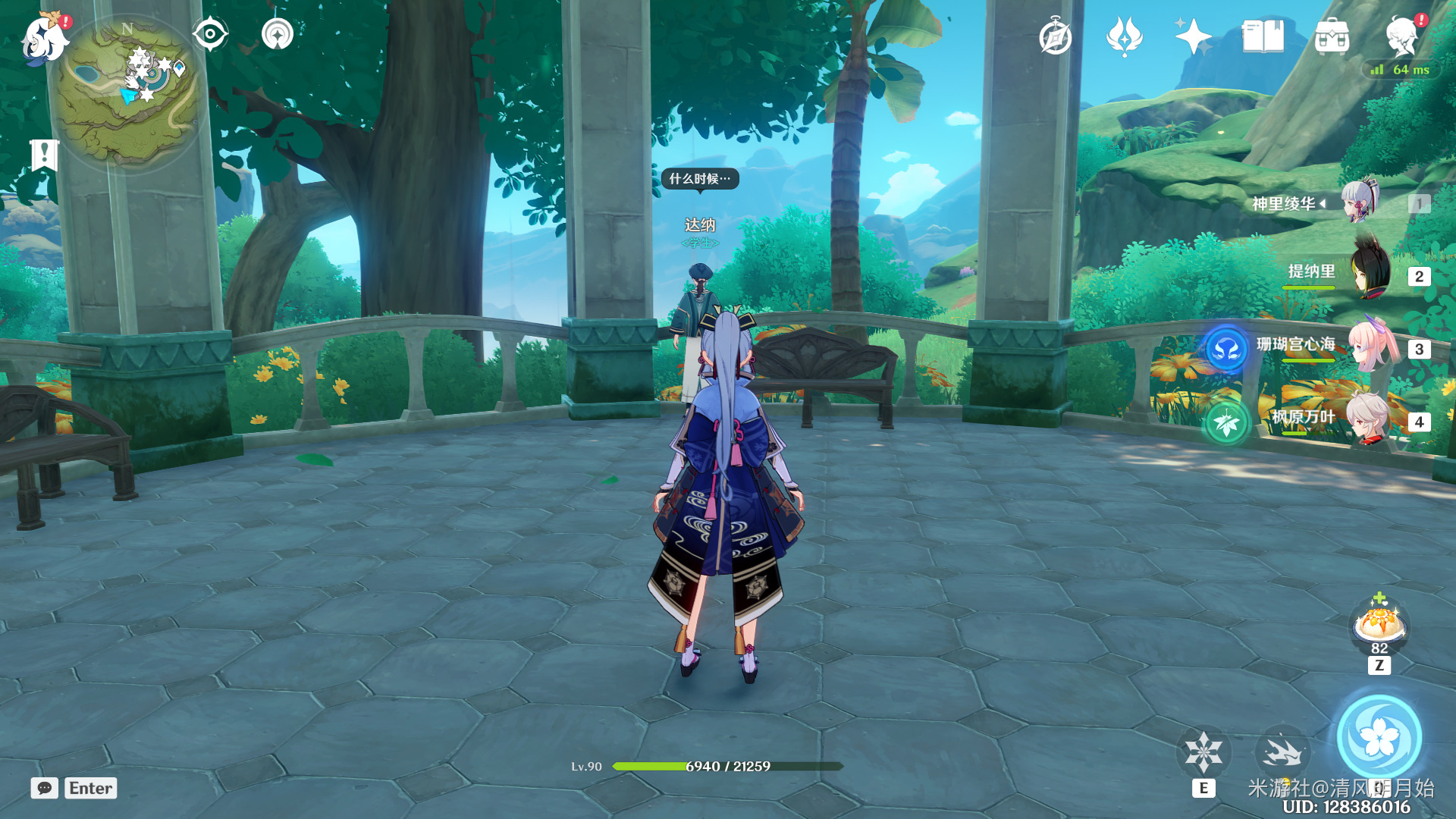The image size is (1456, 819).
Task: Open the compass adventure icon
Action: tap(1055, 37)
